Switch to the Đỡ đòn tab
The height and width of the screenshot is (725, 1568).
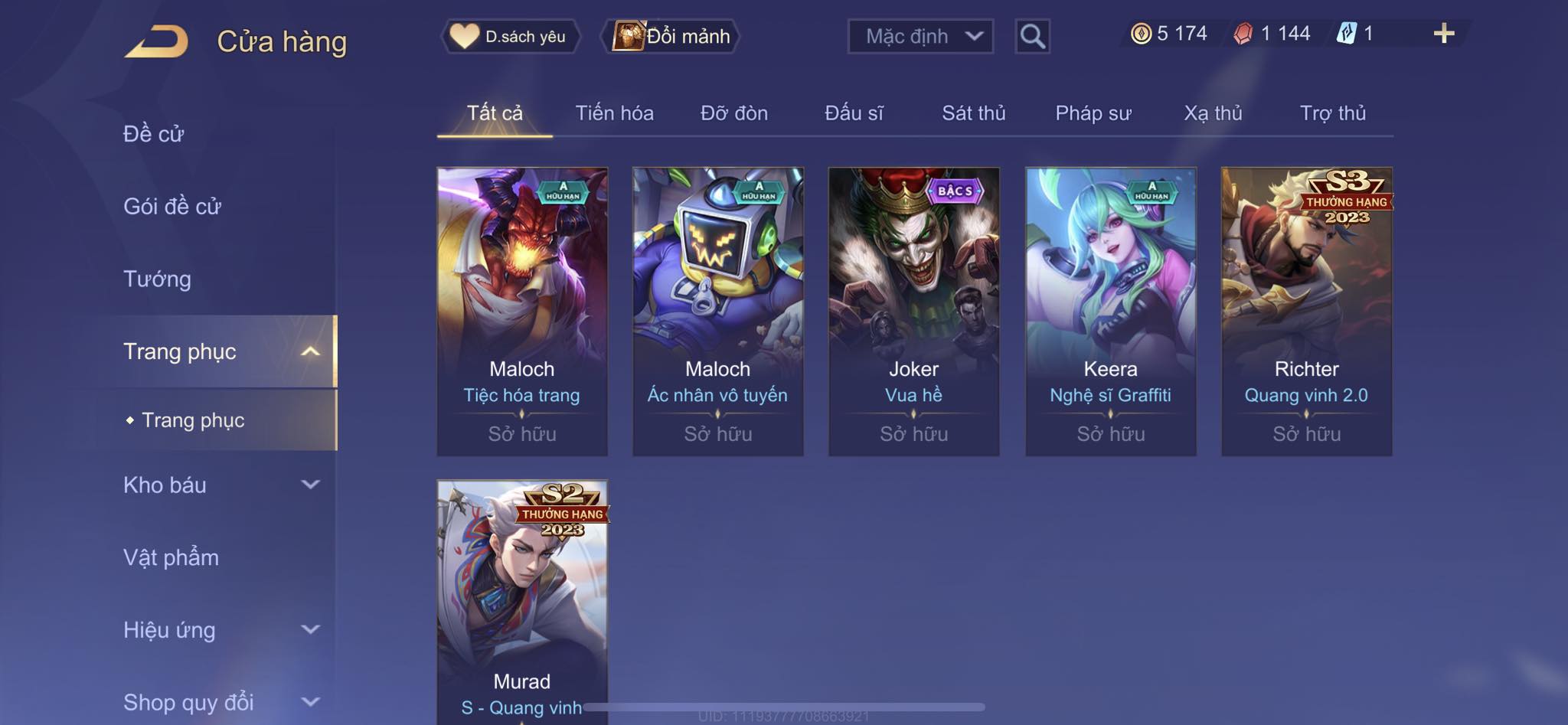733,113
